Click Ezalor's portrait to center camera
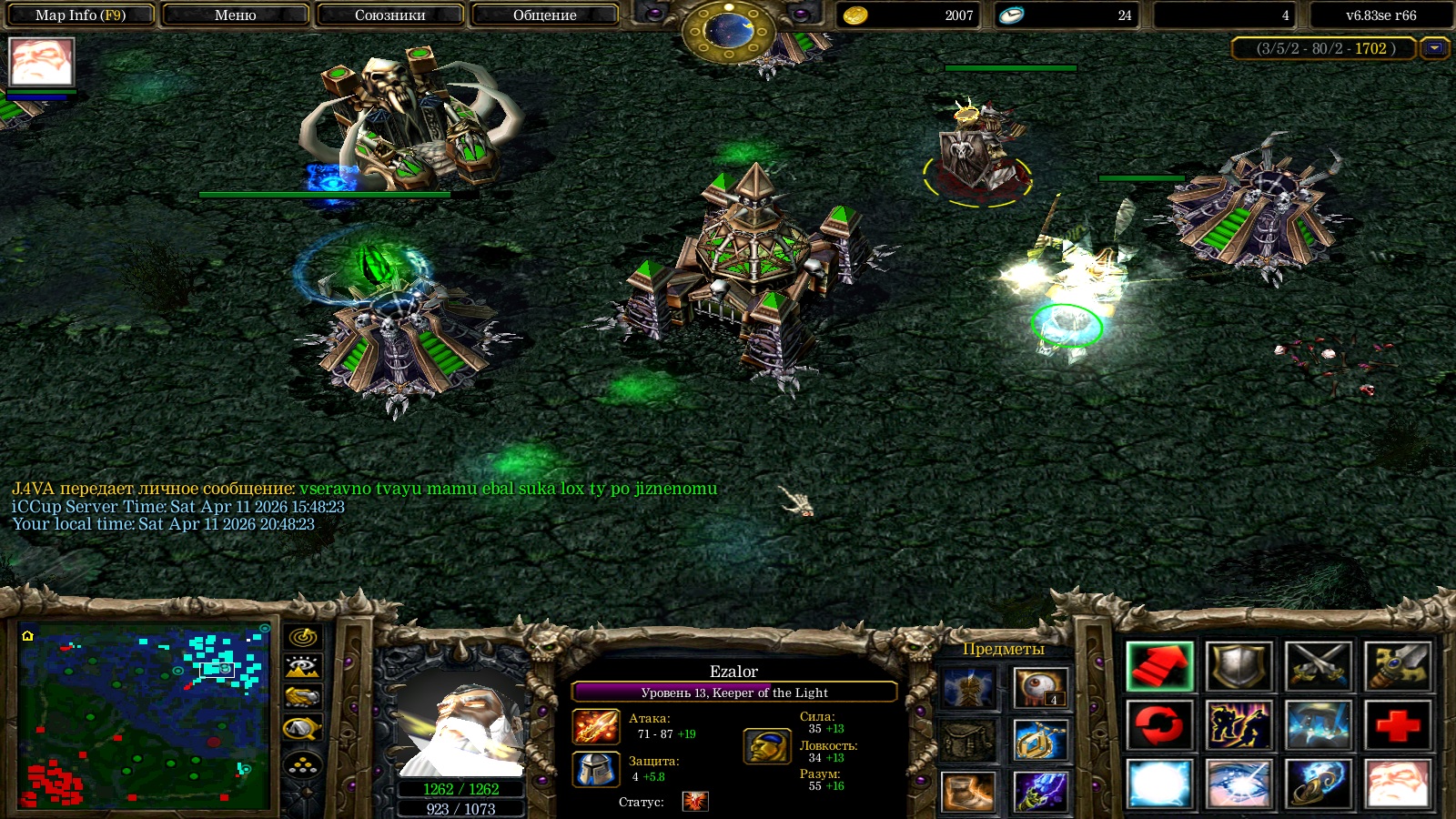This screenshot has width=1456, height=819. tap(460, 725)
